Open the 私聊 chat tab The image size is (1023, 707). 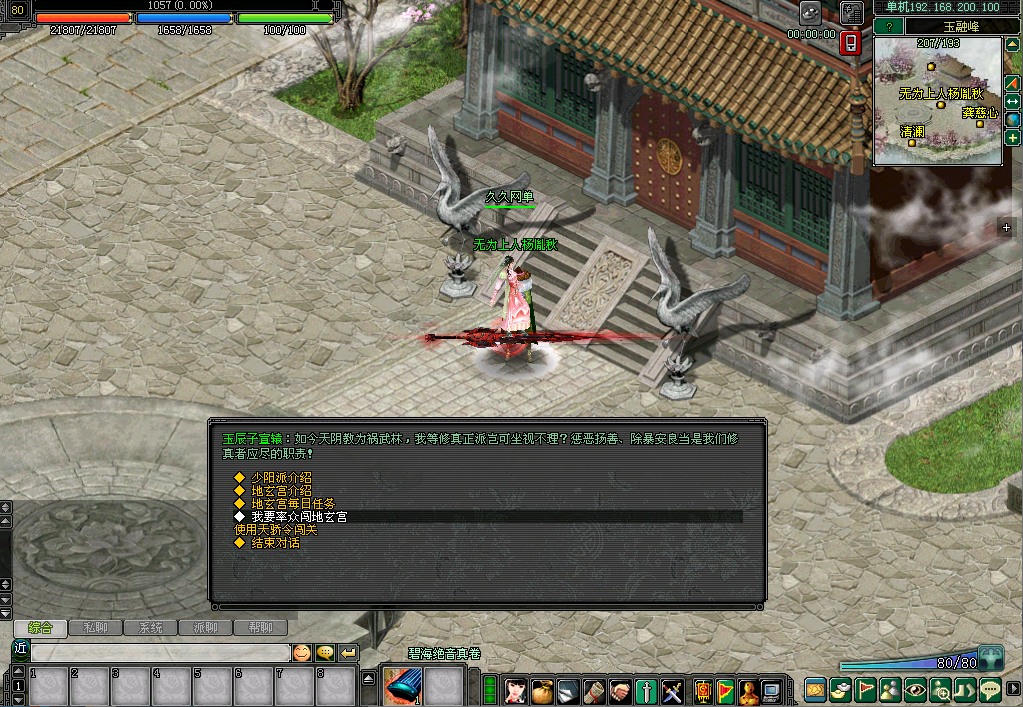click(96, 628)
